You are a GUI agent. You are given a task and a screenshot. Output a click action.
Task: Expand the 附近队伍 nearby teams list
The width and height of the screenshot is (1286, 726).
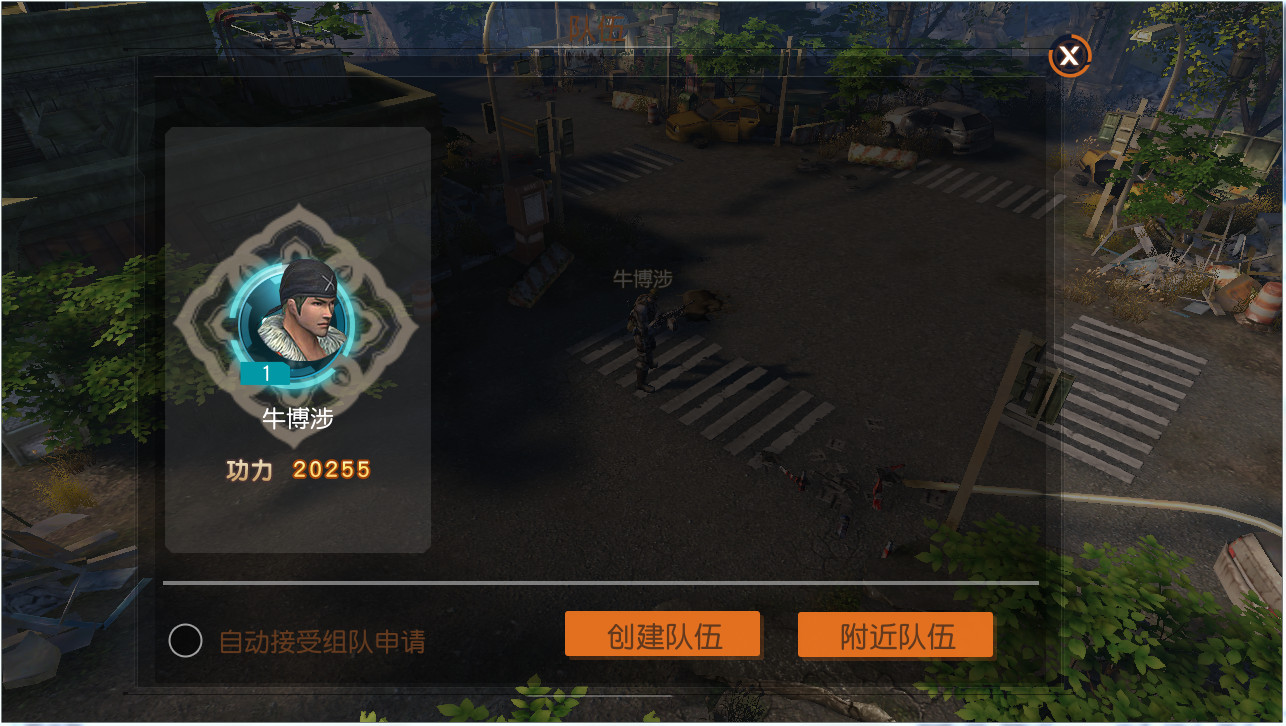pos(895,634)
